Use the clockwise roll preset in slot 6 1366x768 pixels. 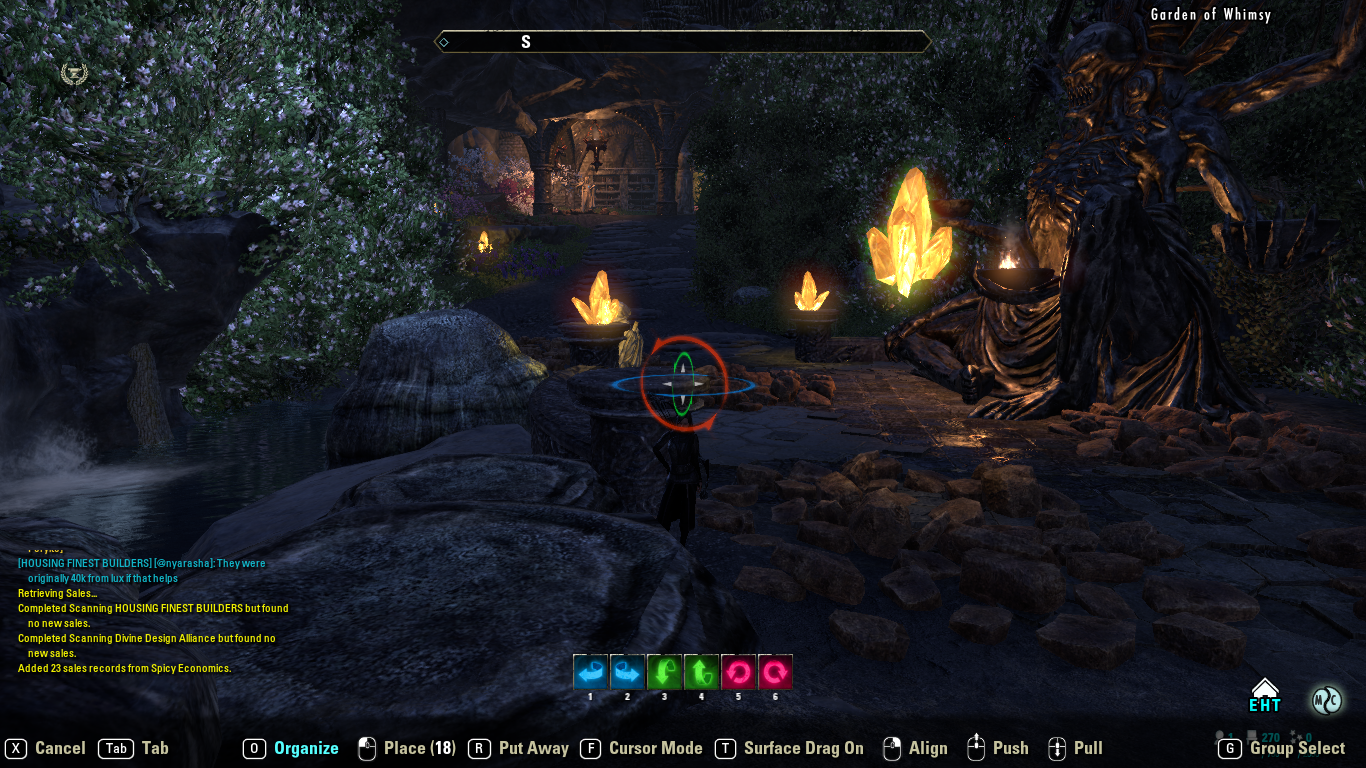774,671
